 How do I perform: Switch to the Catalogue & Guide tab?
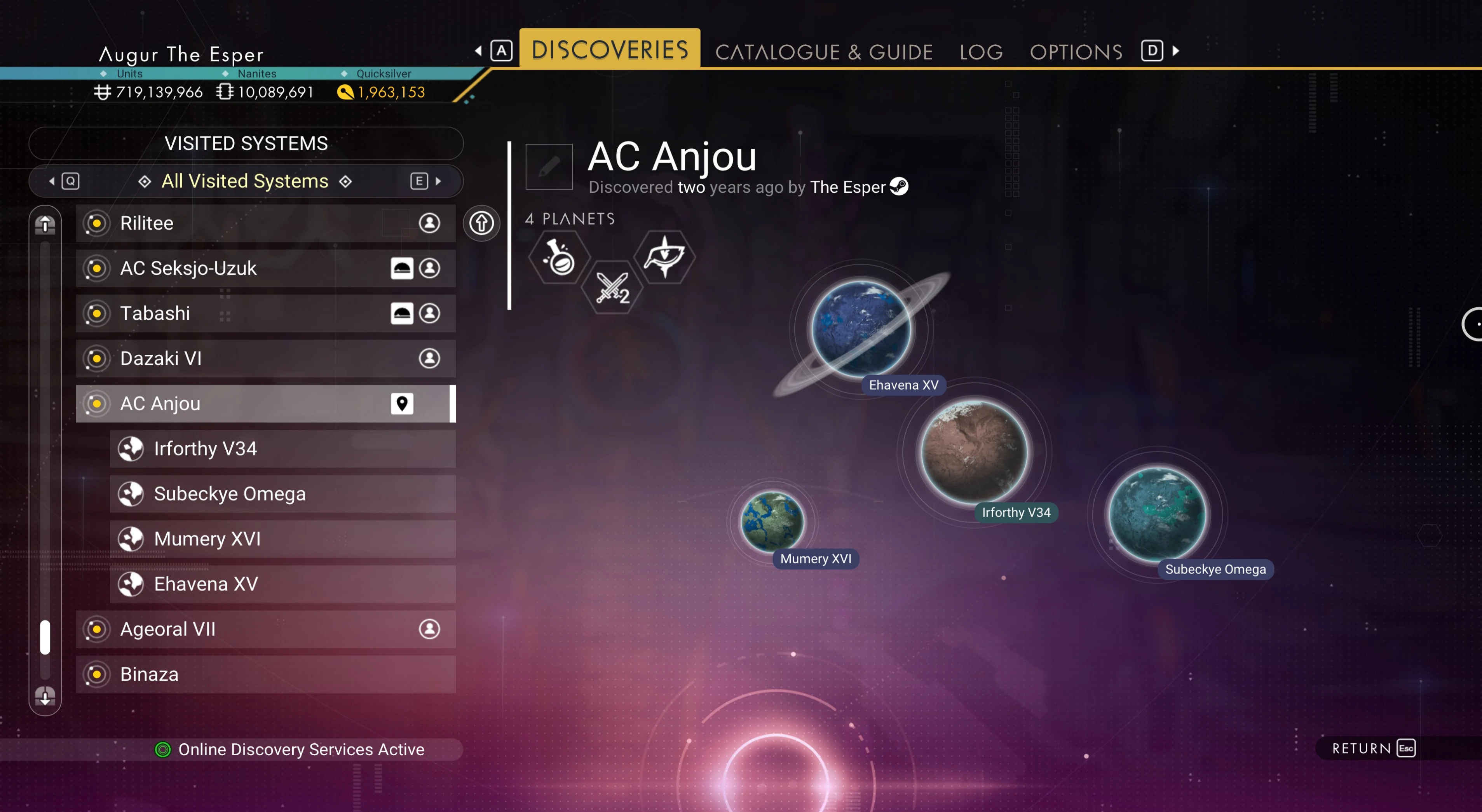point(823,52)
